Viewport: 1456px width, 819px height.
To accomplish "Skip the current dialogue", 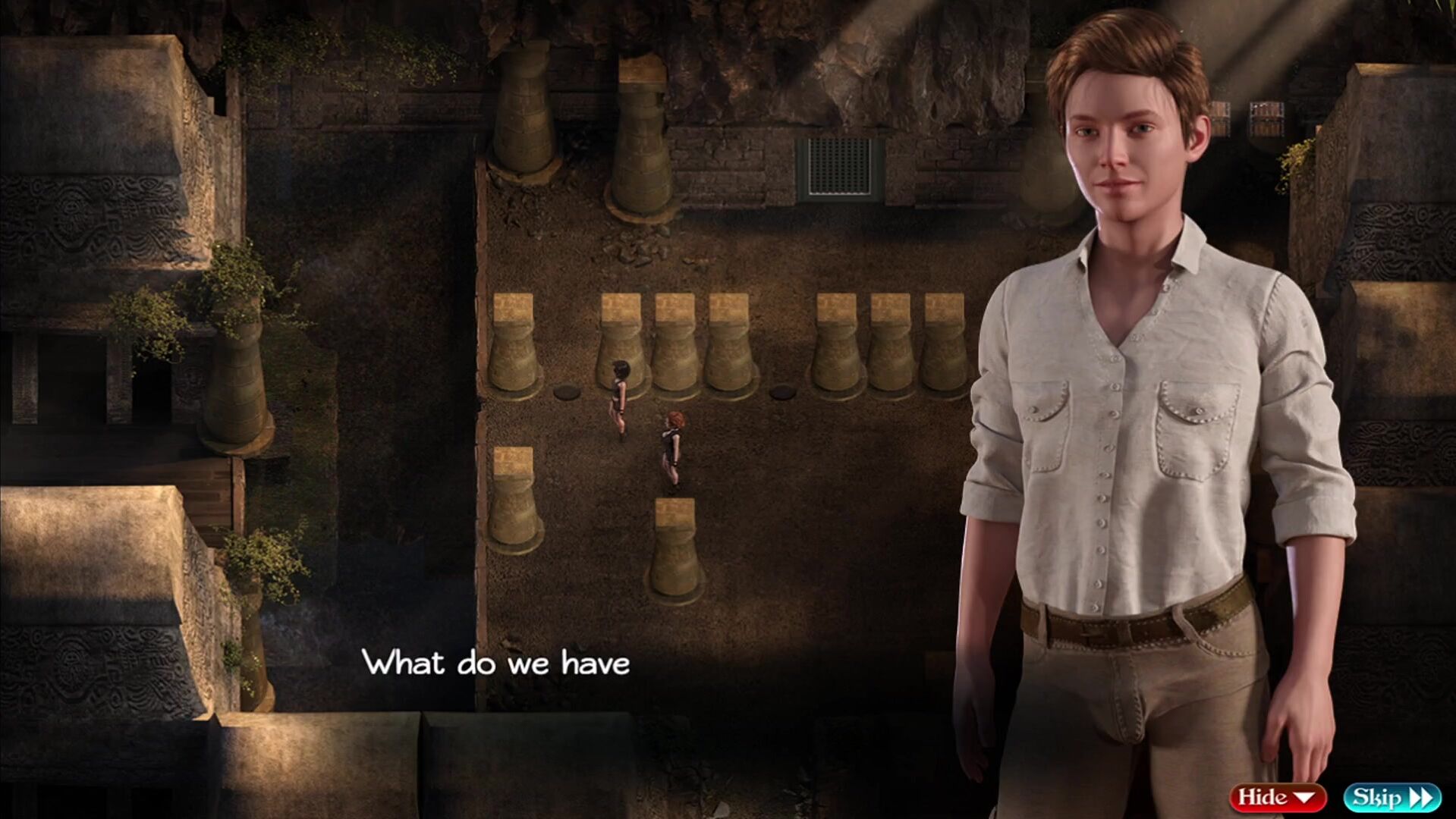I will [1392, 797].
